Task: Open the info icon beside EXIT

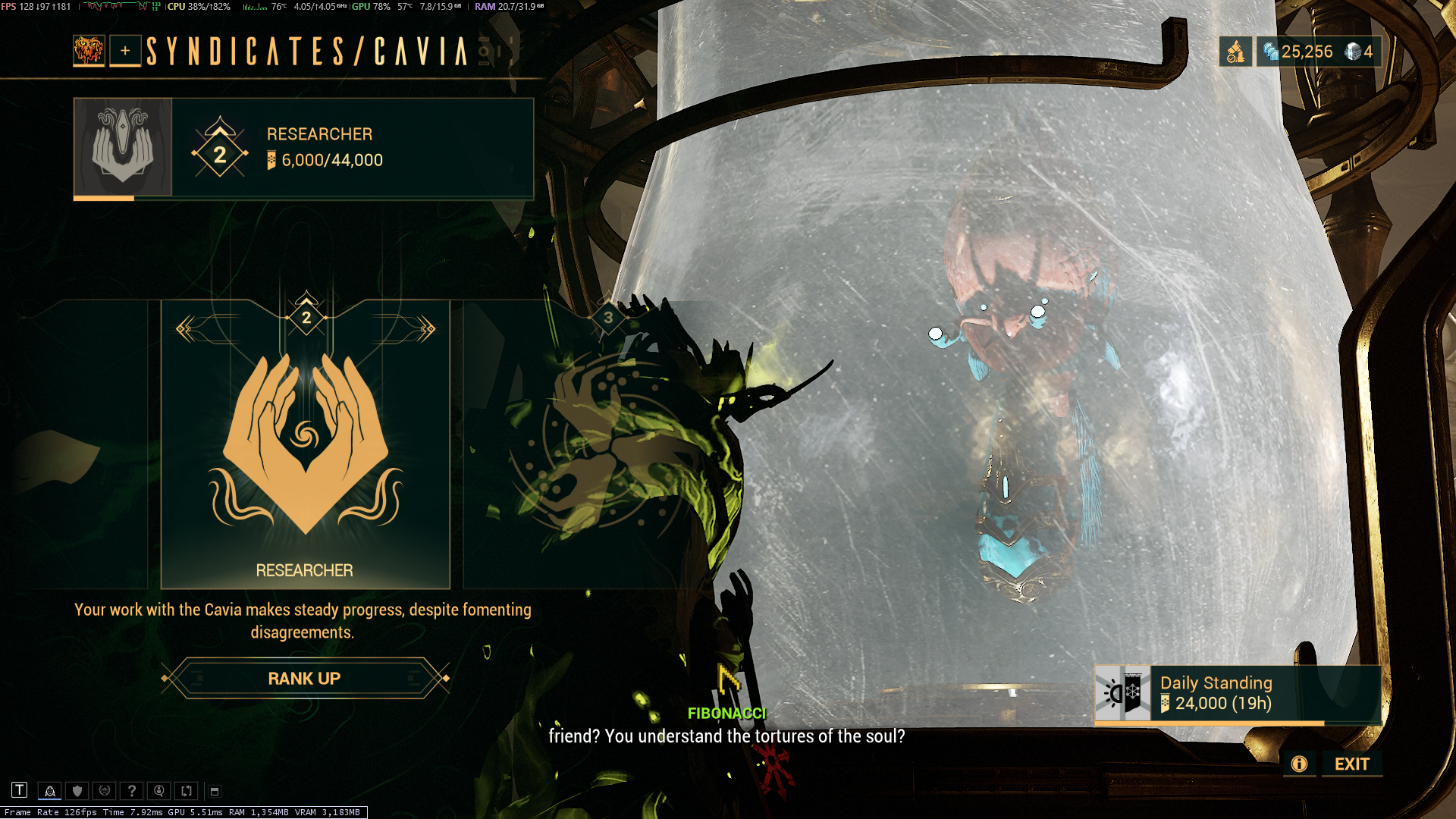Action: (1299, 764)
